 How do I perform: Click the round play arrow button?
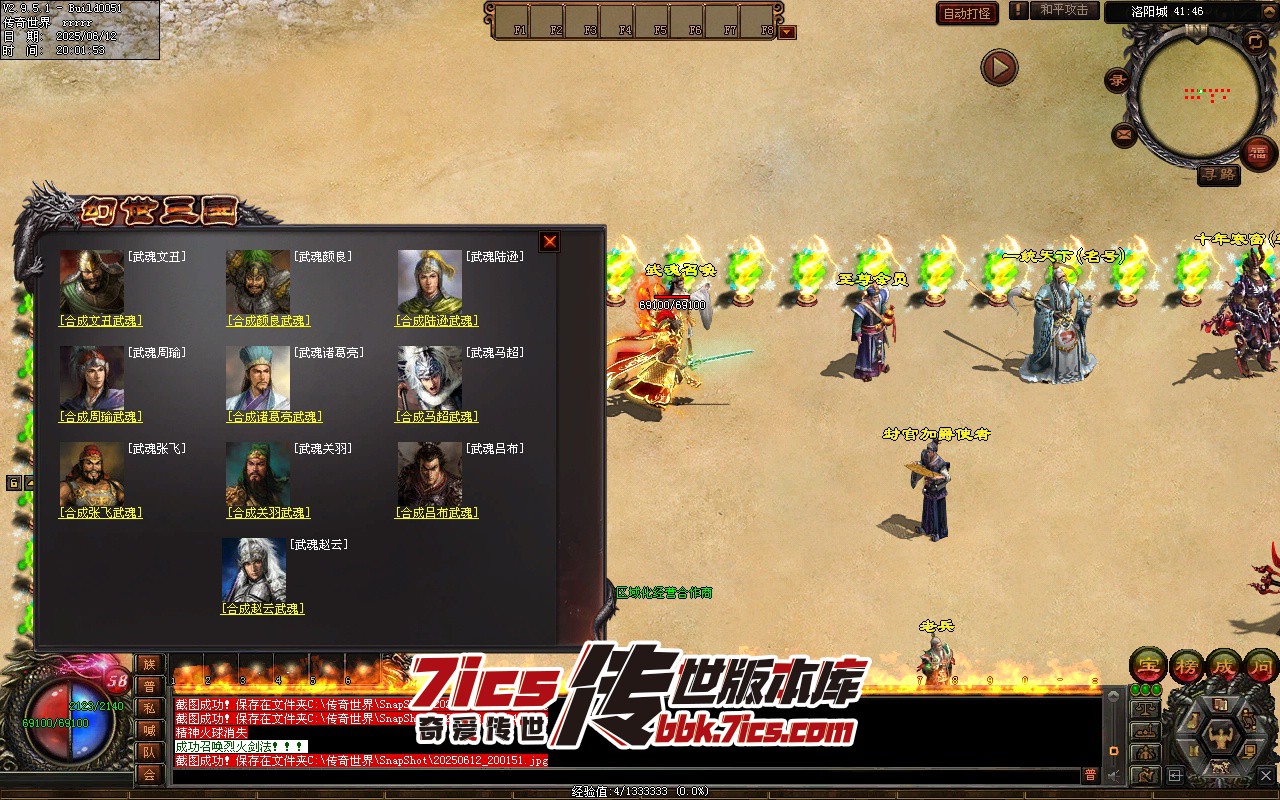(999, 68)
